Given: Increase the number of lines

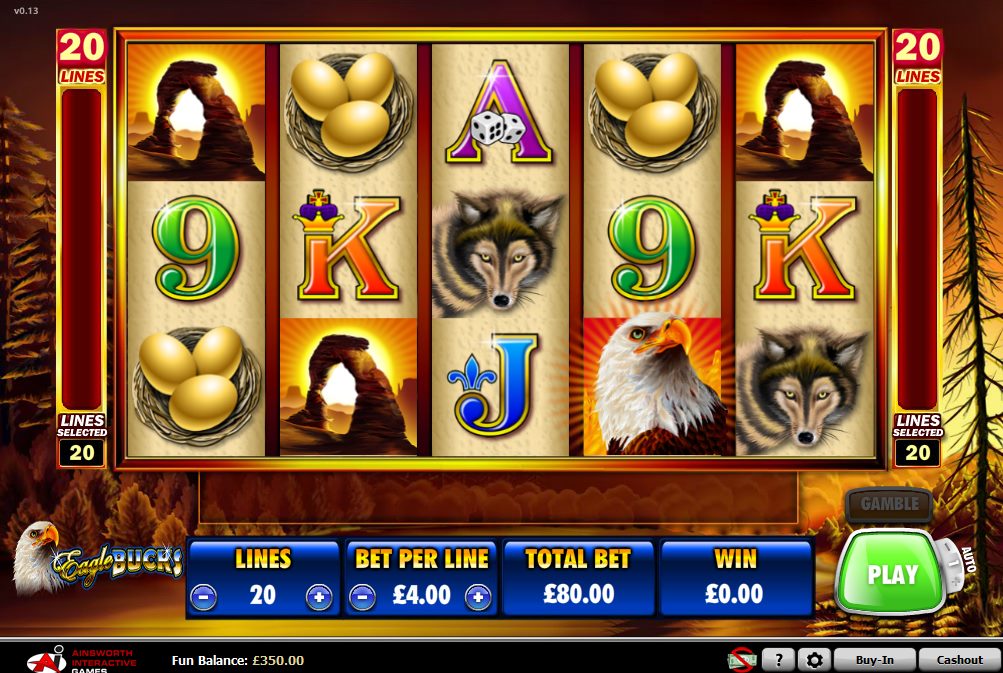Looking at the screenshot, I should coord(320,597).
